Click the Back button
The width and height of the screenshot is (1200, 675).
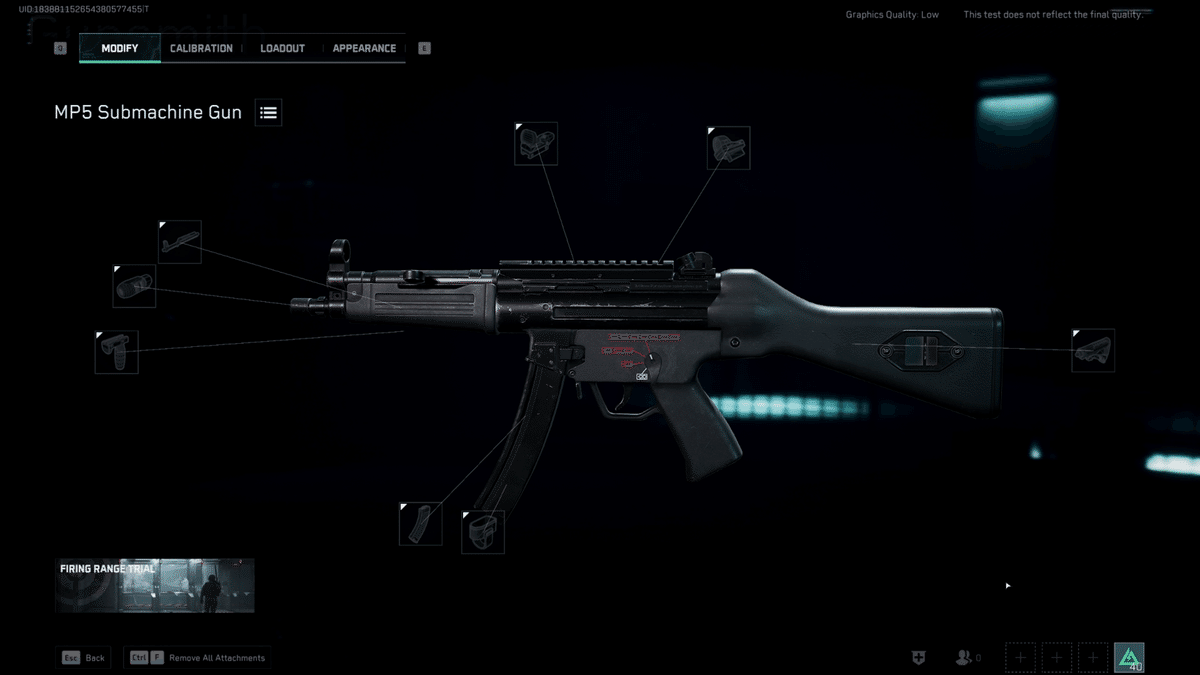(x=84, y=658)
